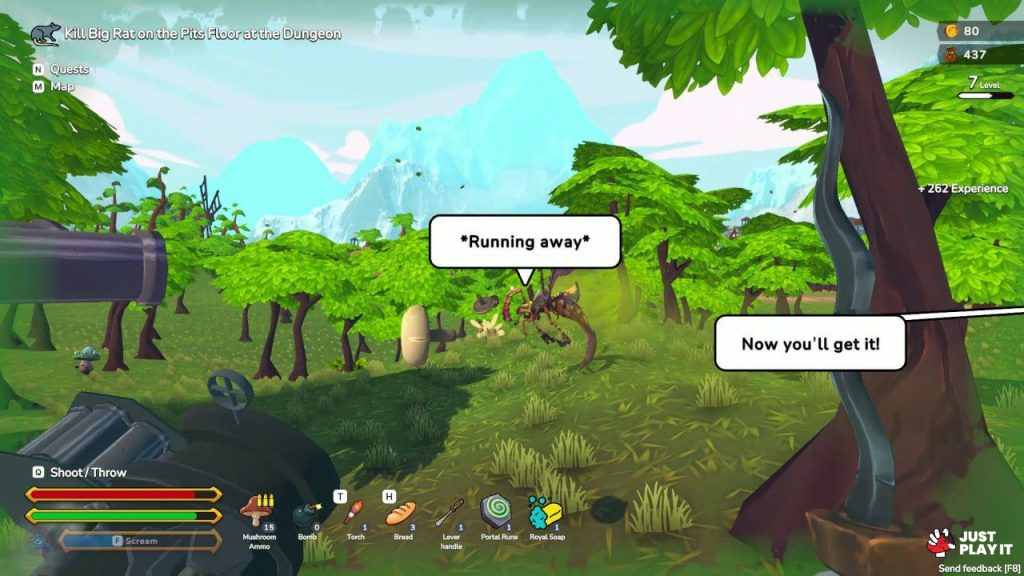This screenshot has width=1024, height=576.
Task: Choose the Bomb item slot
Action: pyautogui.click(x=304, y=516)
